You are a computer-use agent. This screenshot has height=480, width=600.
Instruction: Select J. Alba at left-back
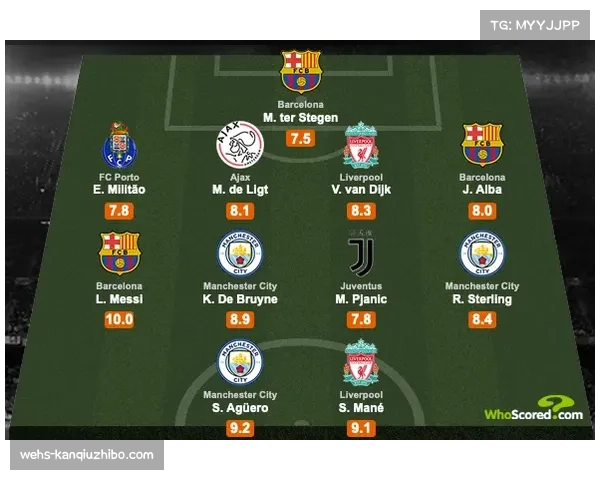coord(482,188)
